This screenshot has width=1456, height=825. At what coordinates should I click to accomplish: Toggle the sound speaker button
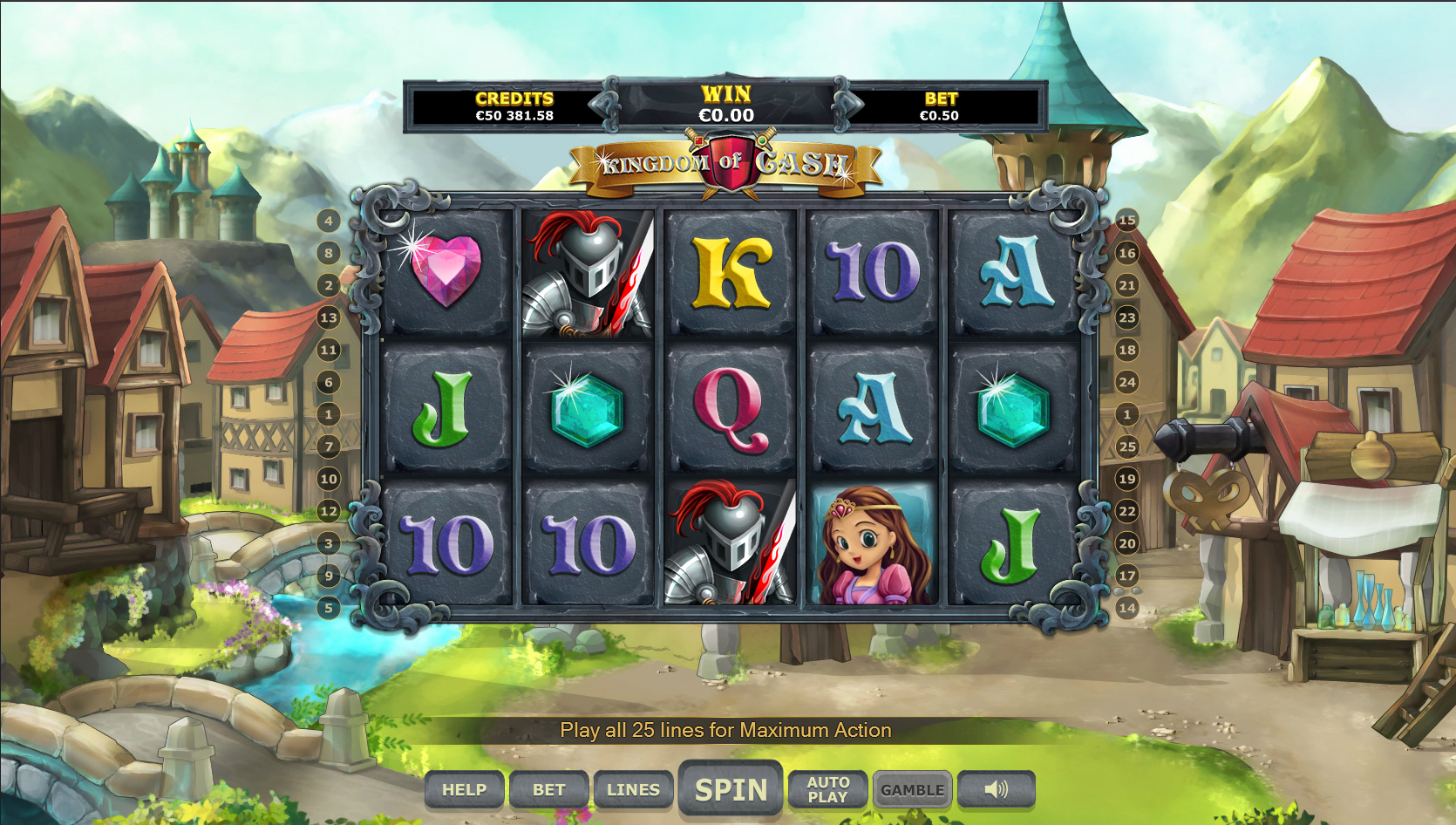click(x=996, y=790)
